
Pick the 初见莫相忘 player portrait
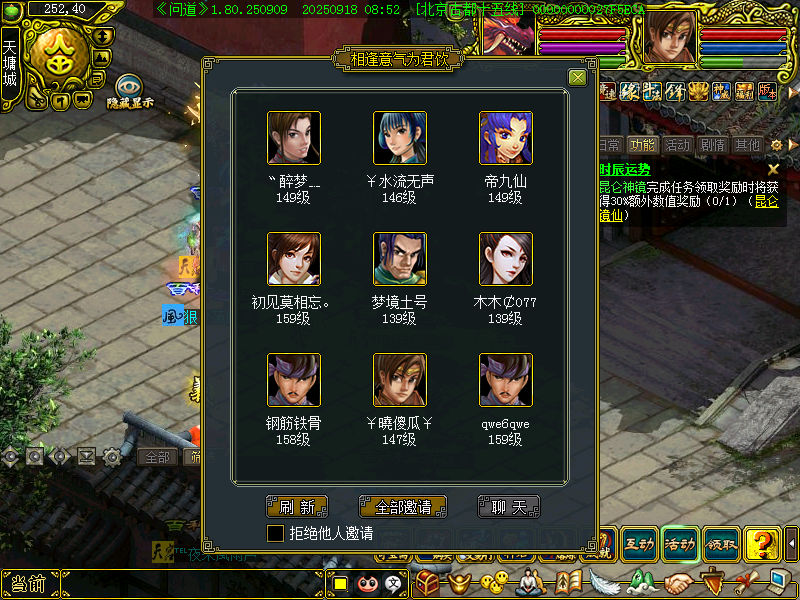pyautogui.click(x=294, y=259)
